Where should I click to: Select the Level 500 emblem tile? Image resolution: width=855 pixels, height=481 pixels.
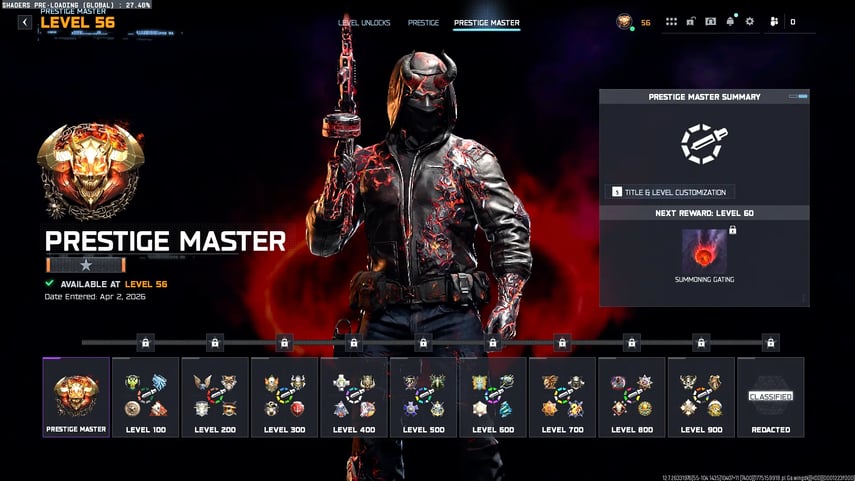click(423, 397)
